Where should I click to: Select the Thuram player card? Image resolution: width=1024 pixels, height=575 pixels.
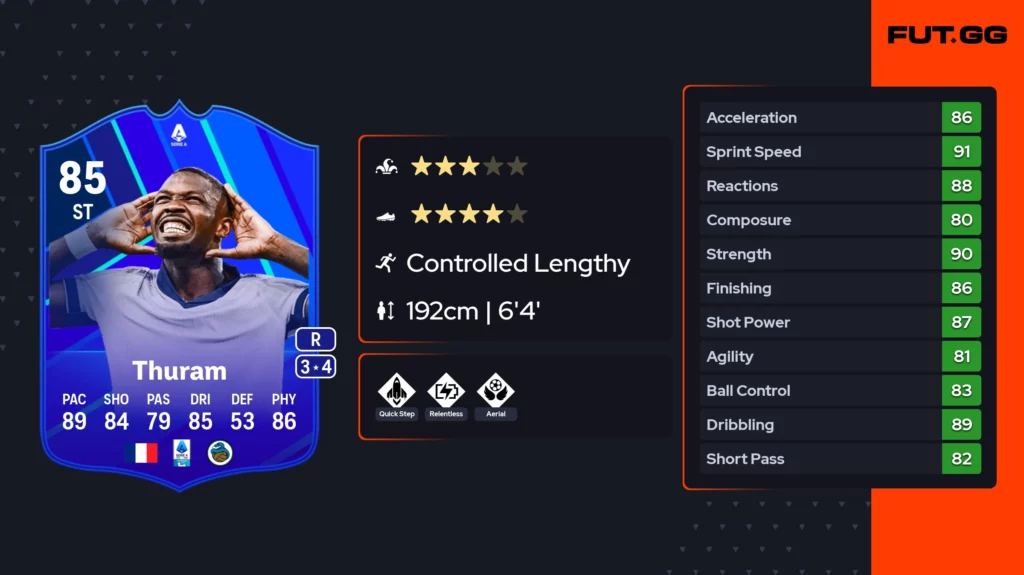180,290
